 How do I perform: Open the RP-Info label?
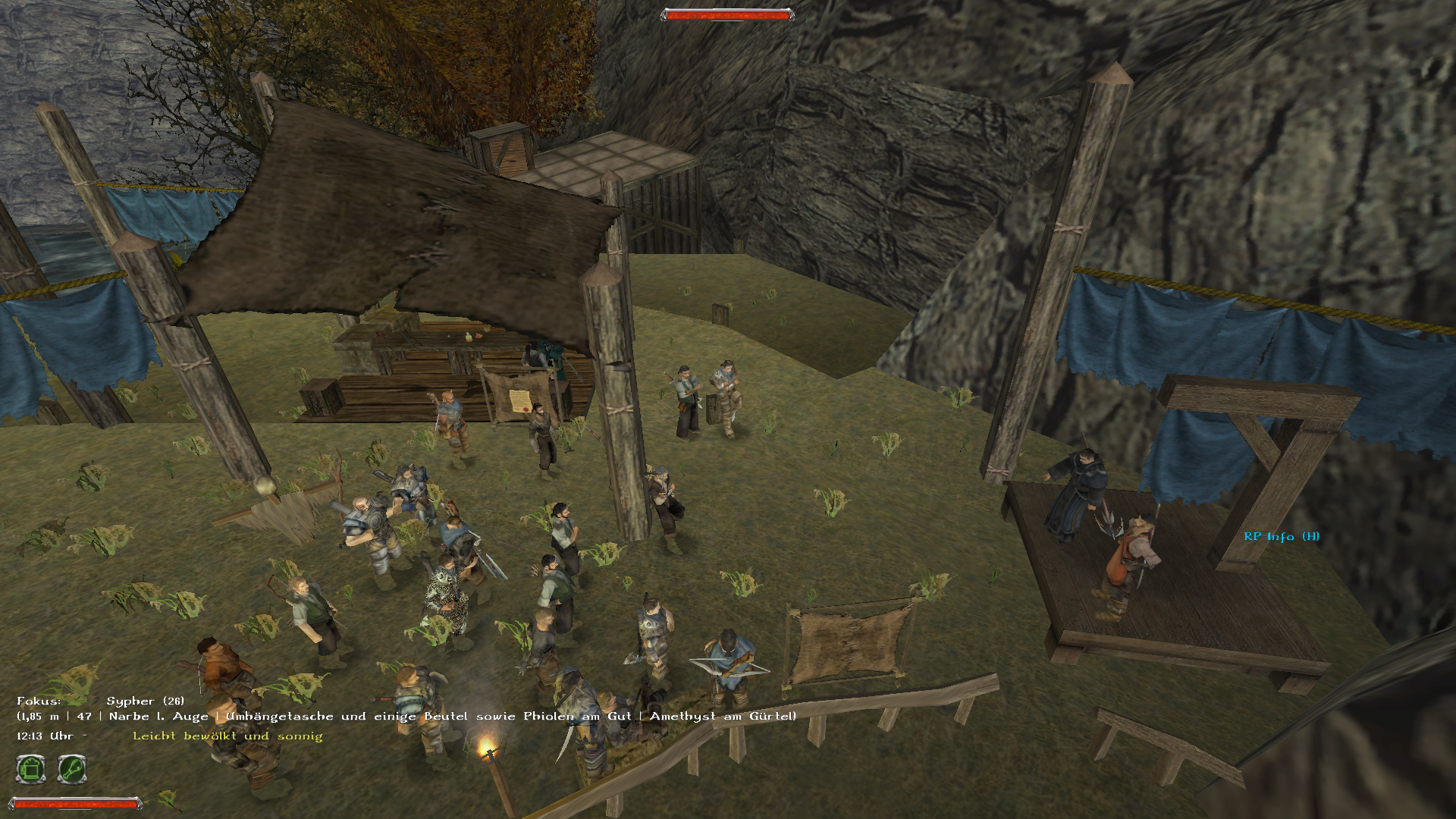pyautogui.click(x=1281, y=536)
